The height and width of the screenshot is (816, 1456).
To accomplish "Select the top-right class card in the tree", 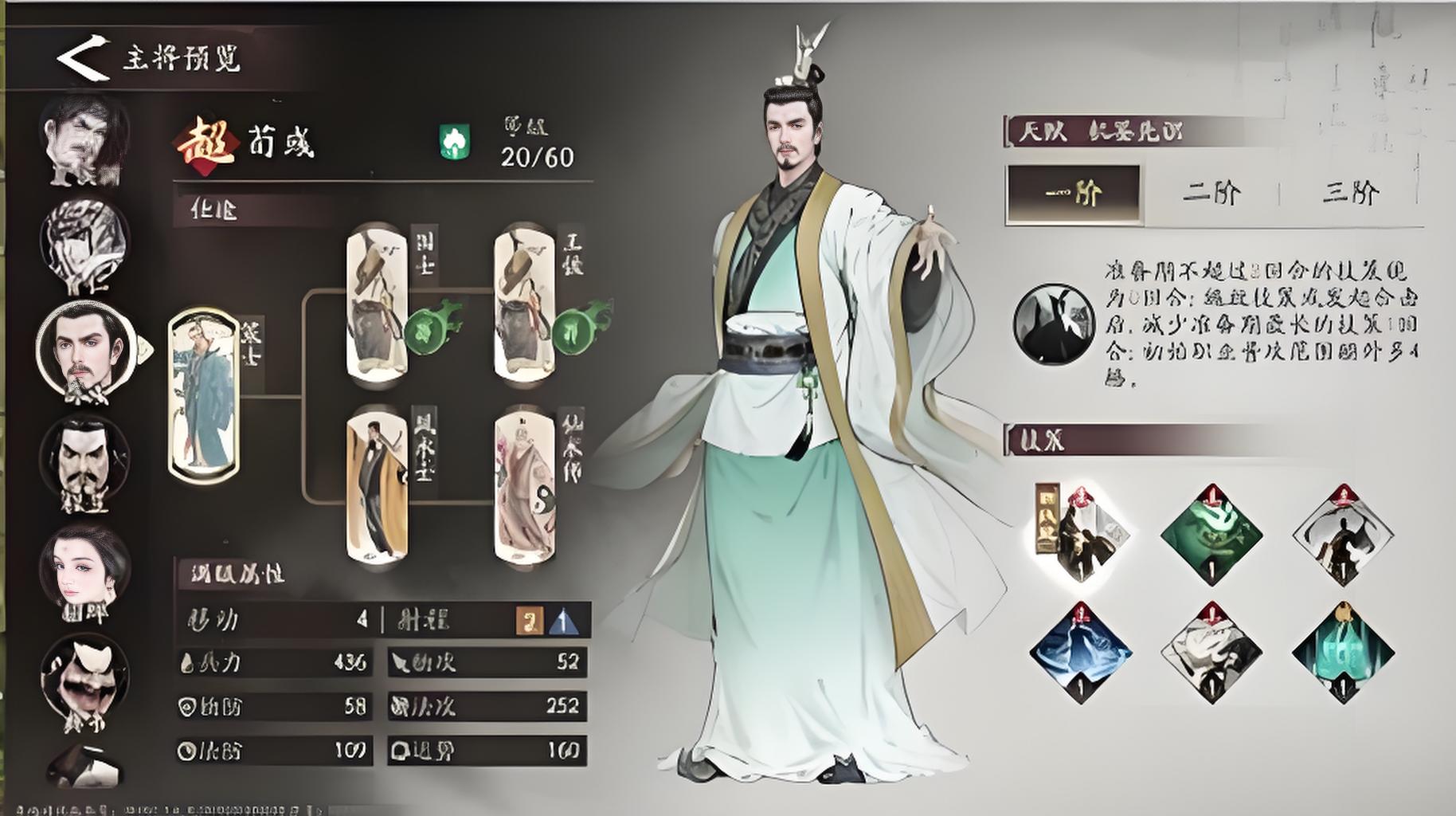I will coord(524,303).
